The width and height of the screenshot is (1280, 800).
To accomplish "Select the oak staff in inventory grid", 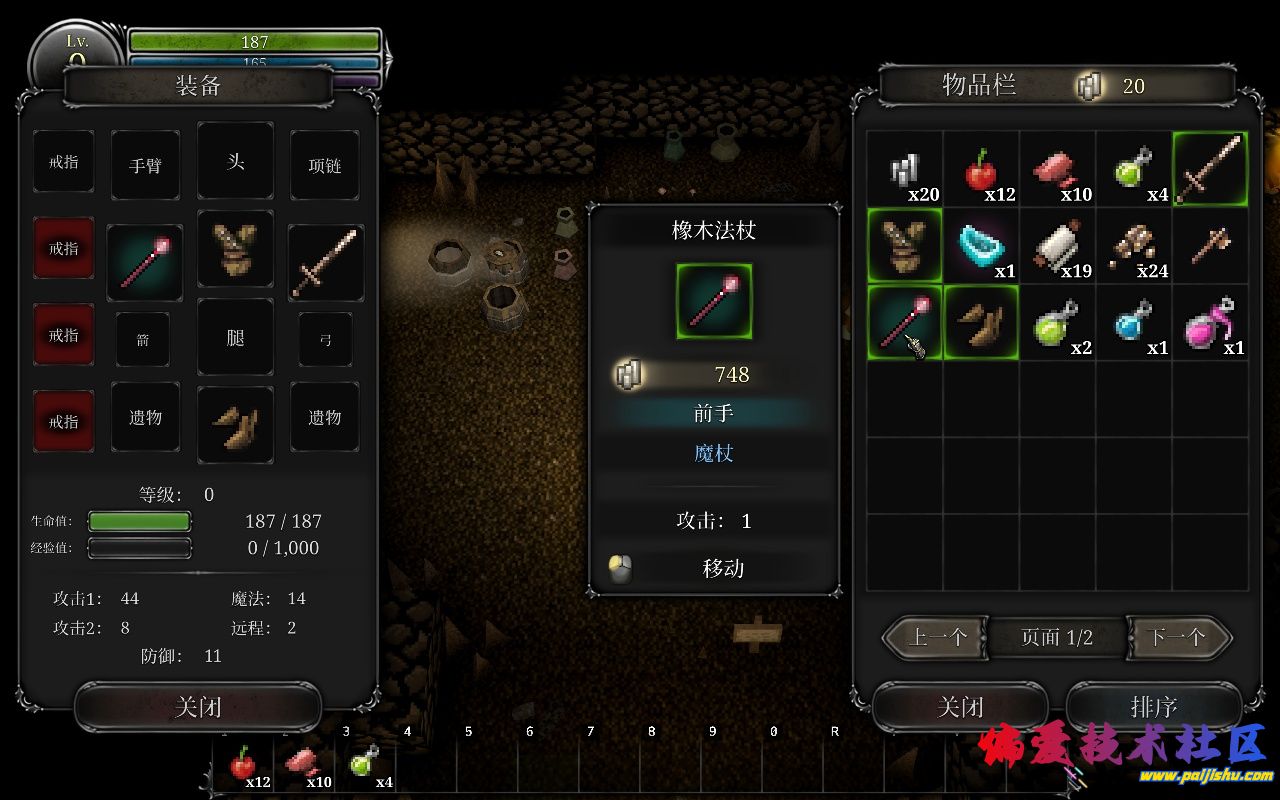I will coord(904,322).
